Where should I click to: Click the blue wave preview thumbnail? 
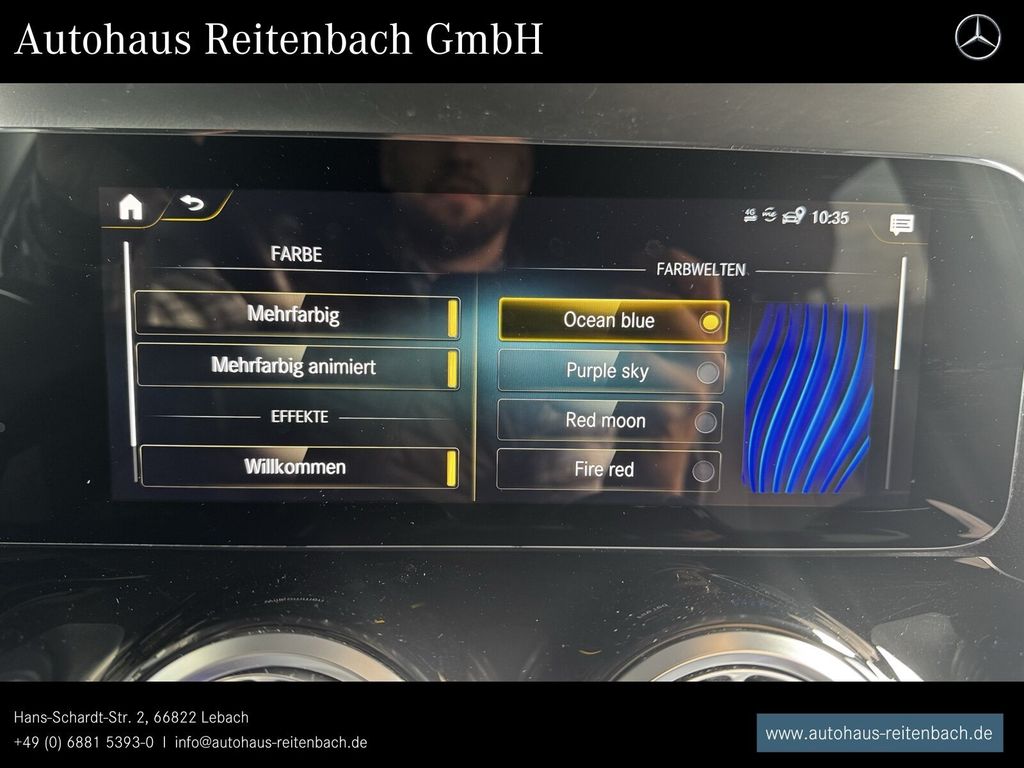808,396
